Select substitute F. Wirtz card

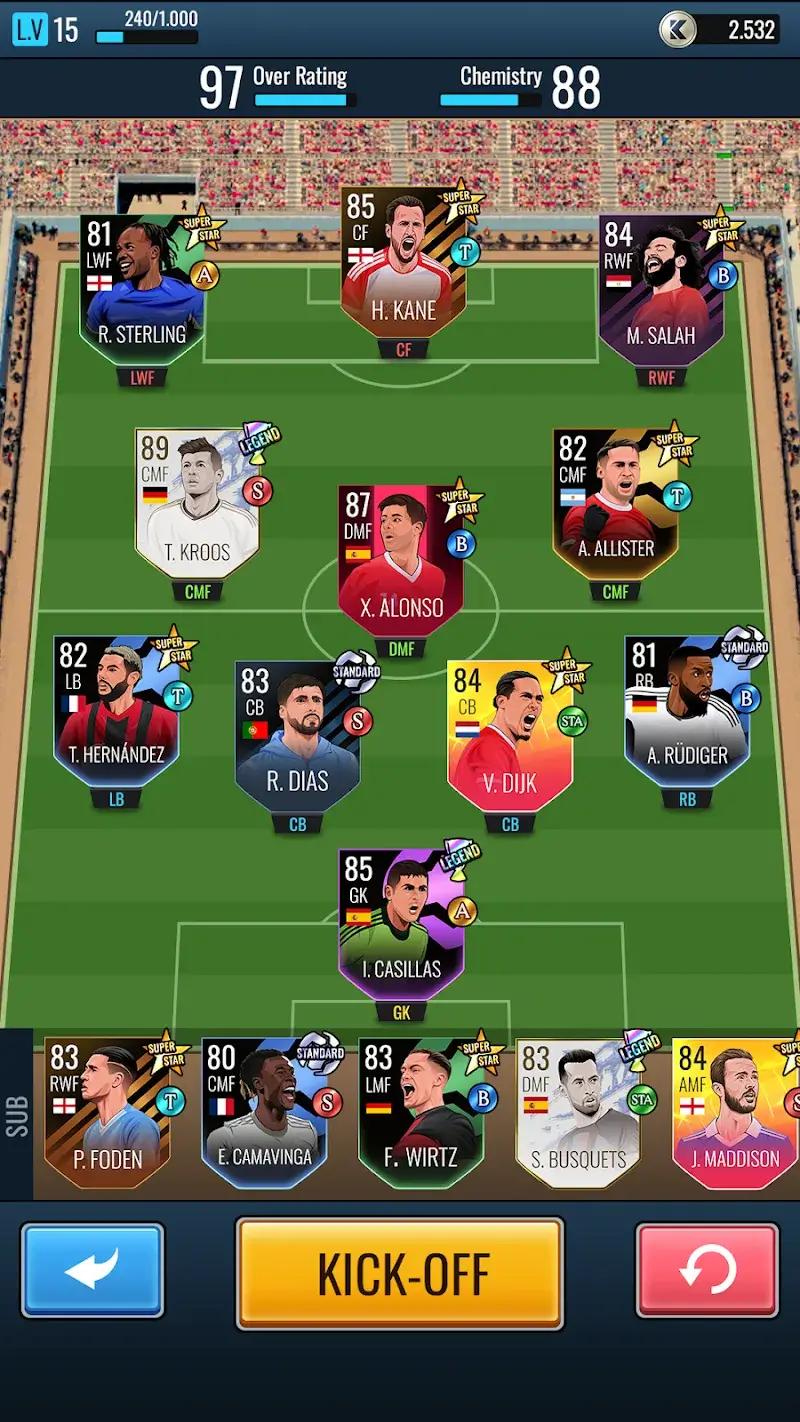(422, 1112)
